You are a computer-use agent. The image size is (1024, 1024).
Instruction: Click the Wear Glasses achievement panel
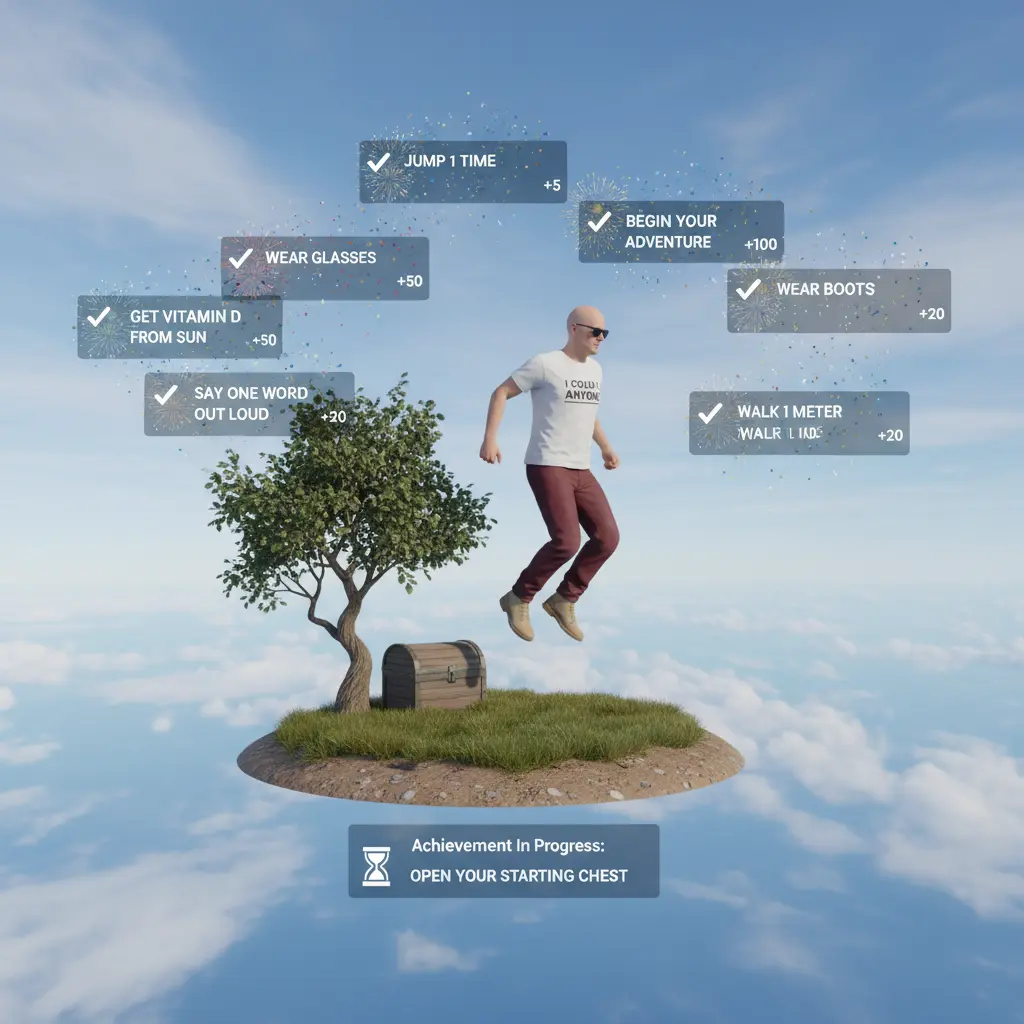click(x=325, y=267)
